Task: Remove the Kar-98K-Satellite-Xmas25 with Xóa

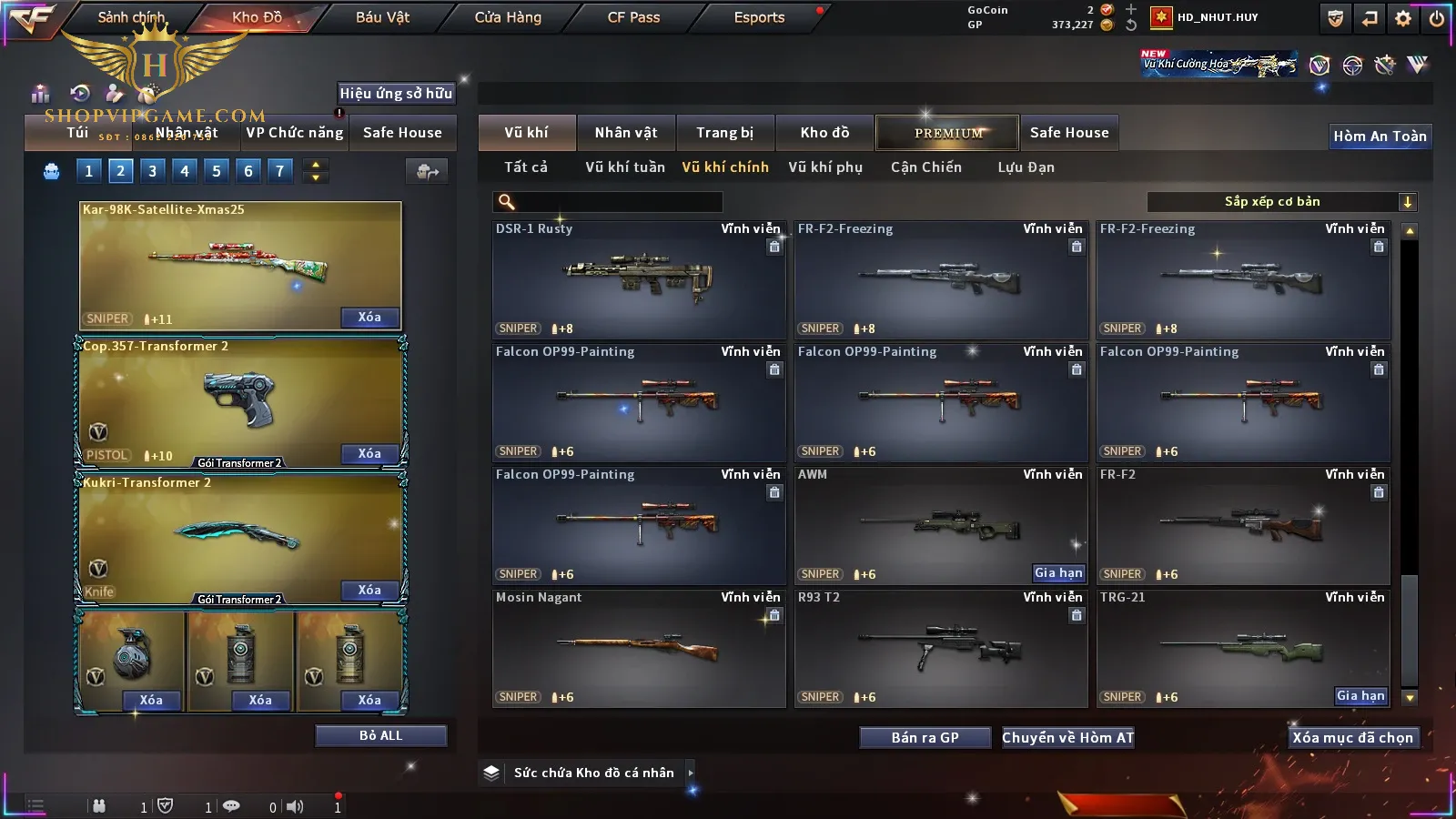Action: tap(369, 318)
